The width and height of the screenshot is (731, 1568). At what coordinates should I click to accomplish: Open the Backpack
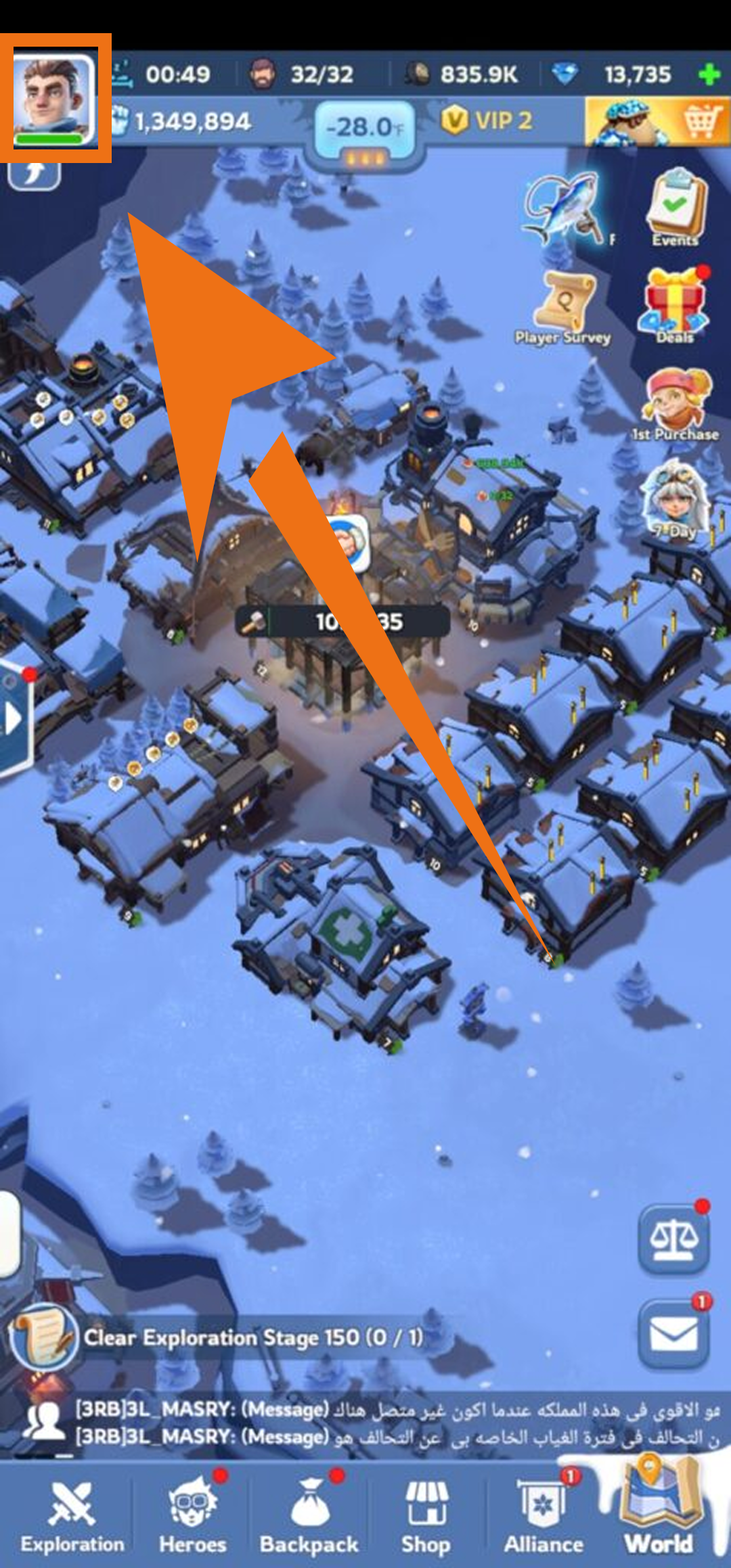point(309,1517)
